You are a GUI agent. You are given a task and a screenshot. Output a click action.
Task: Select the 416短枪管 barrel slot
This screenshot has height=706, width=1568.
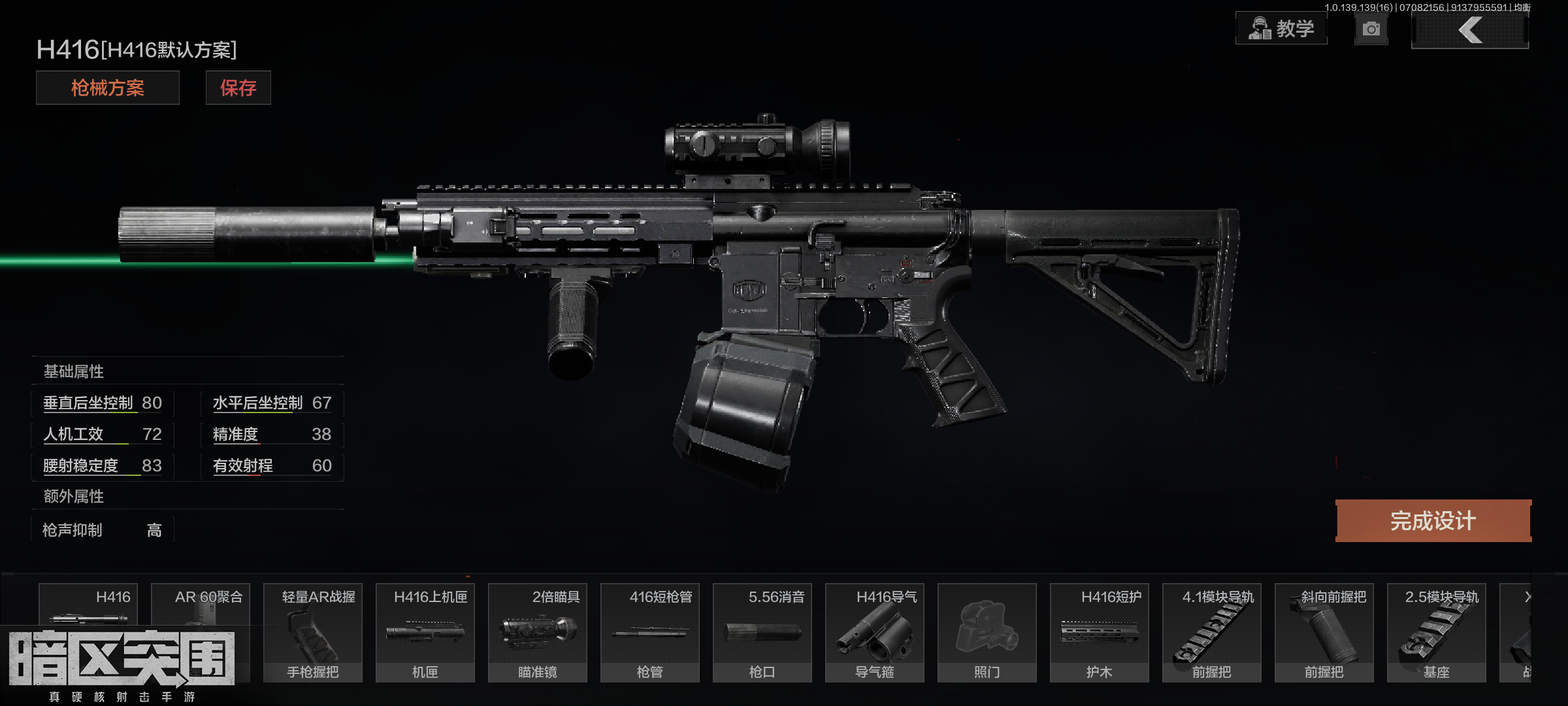click(x=650, y=632)
